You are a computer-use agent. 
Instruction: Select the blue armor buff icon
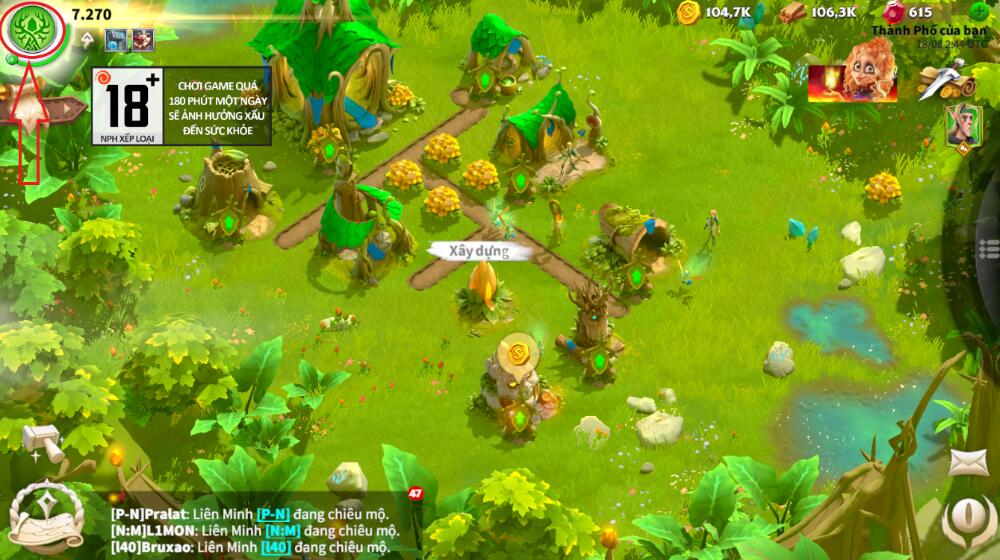(x=116, y=41)
